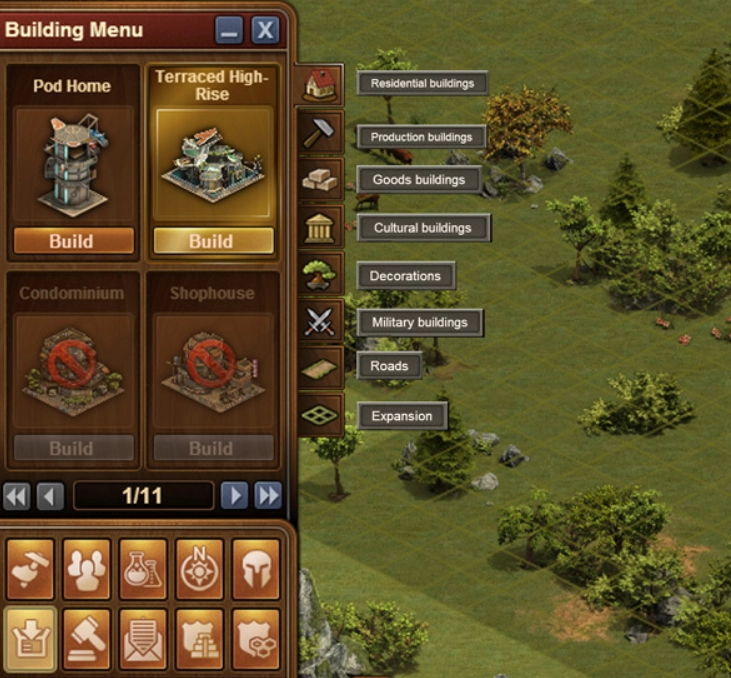Open the Production buildings hammer tab
Screen dimensions: 731x678
[x=320, y=133]
